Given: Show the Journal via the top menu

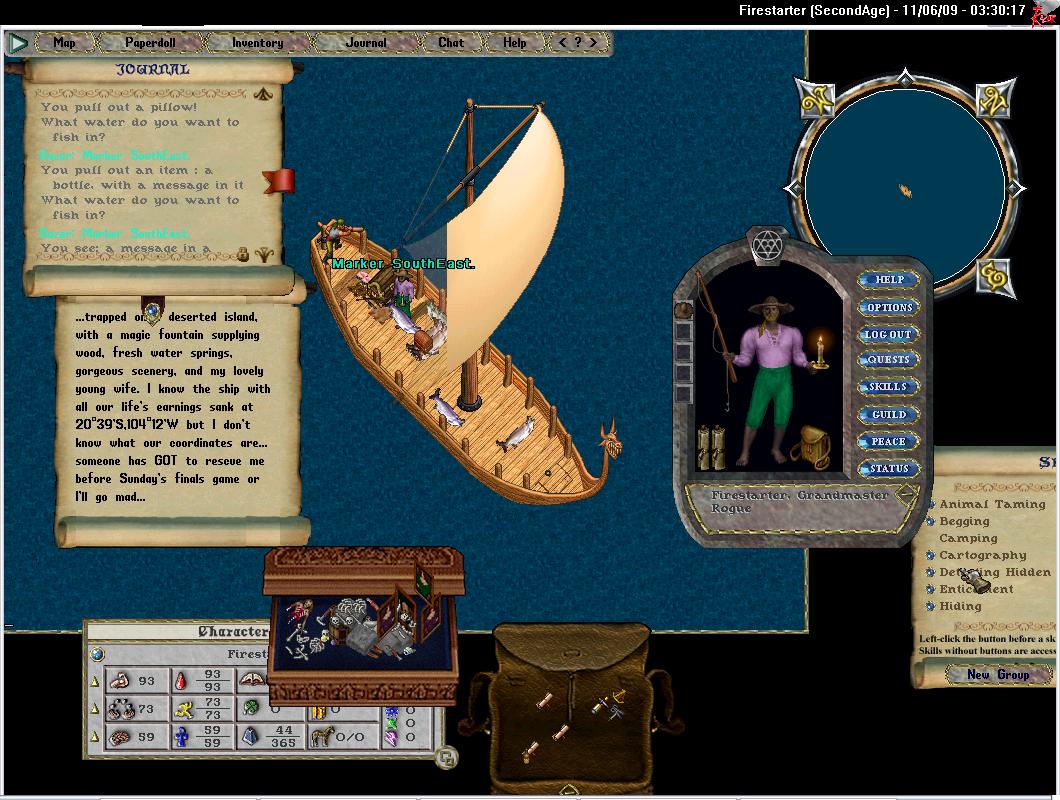Looking at the screenshot, I should (366, 43).
